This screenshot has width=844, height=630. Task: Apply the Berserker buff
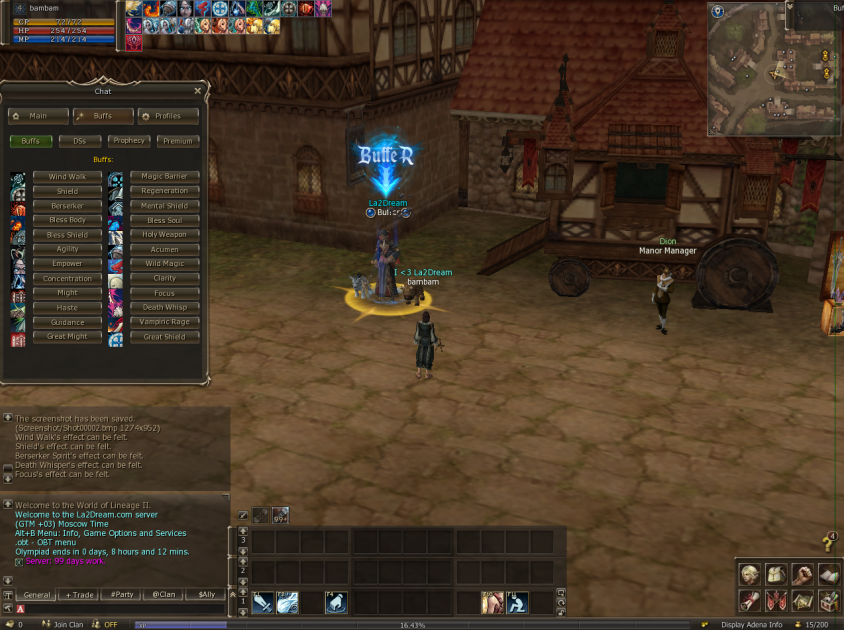coord(67,206)
